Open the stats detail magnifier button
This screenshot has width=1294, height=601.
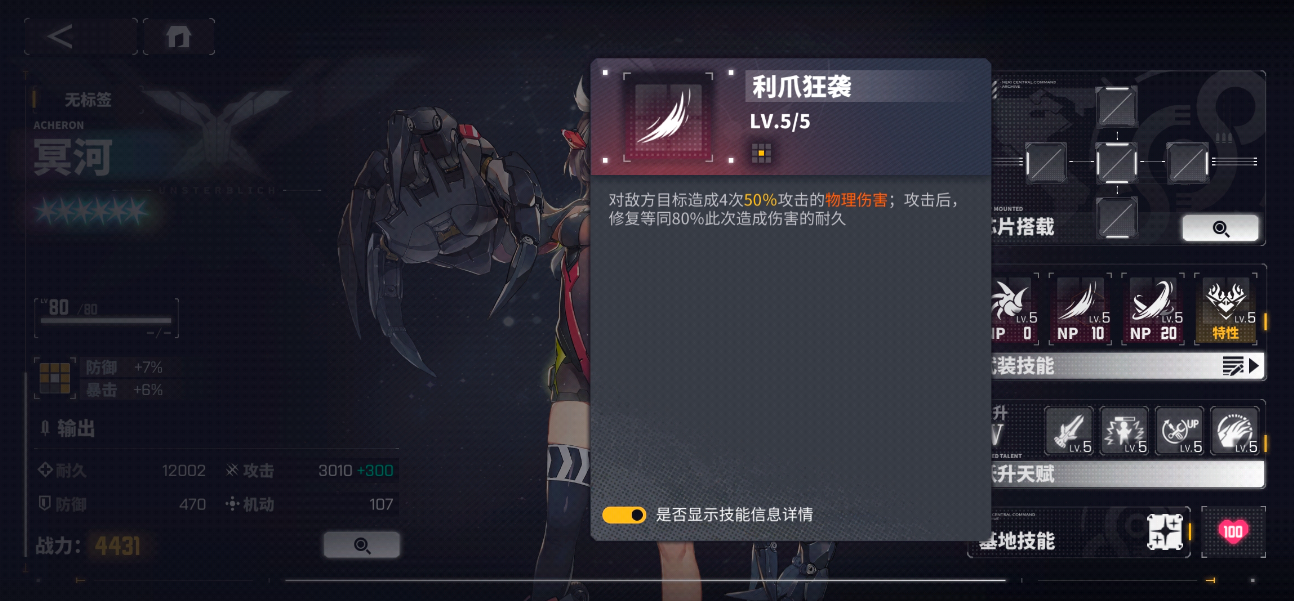(x=361, y=545)
